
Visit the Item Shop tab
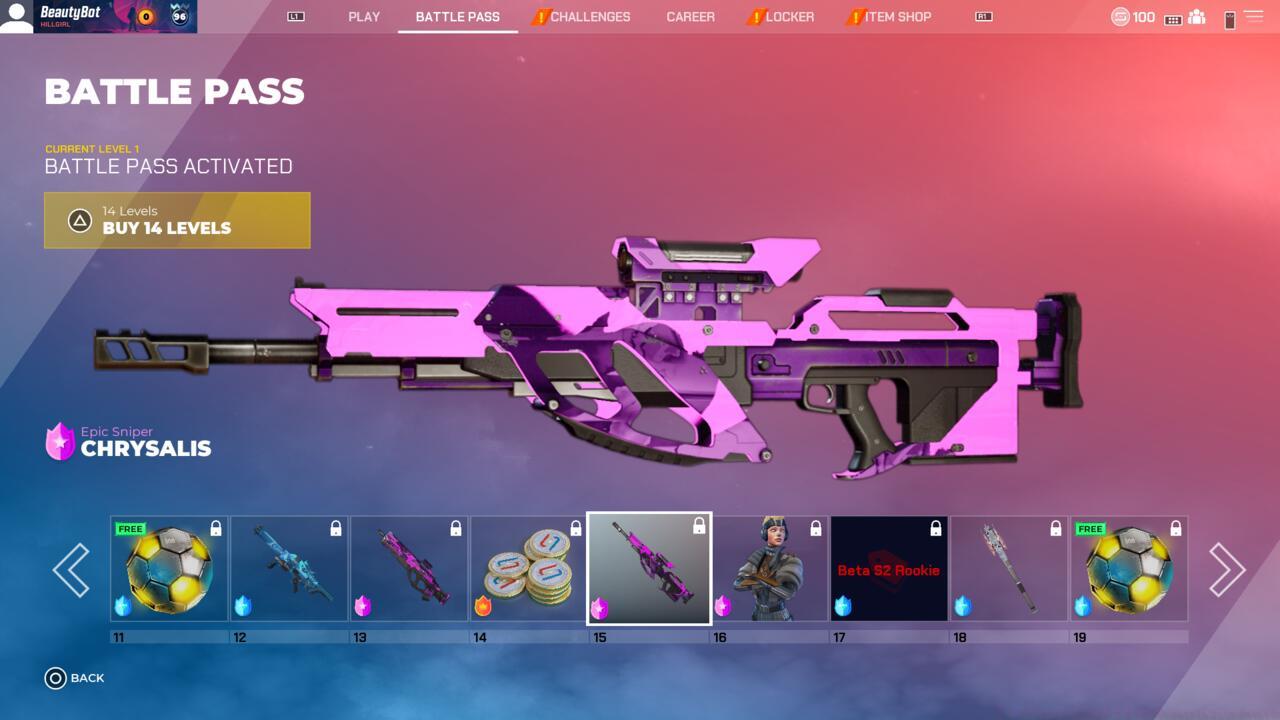point(897,17)
